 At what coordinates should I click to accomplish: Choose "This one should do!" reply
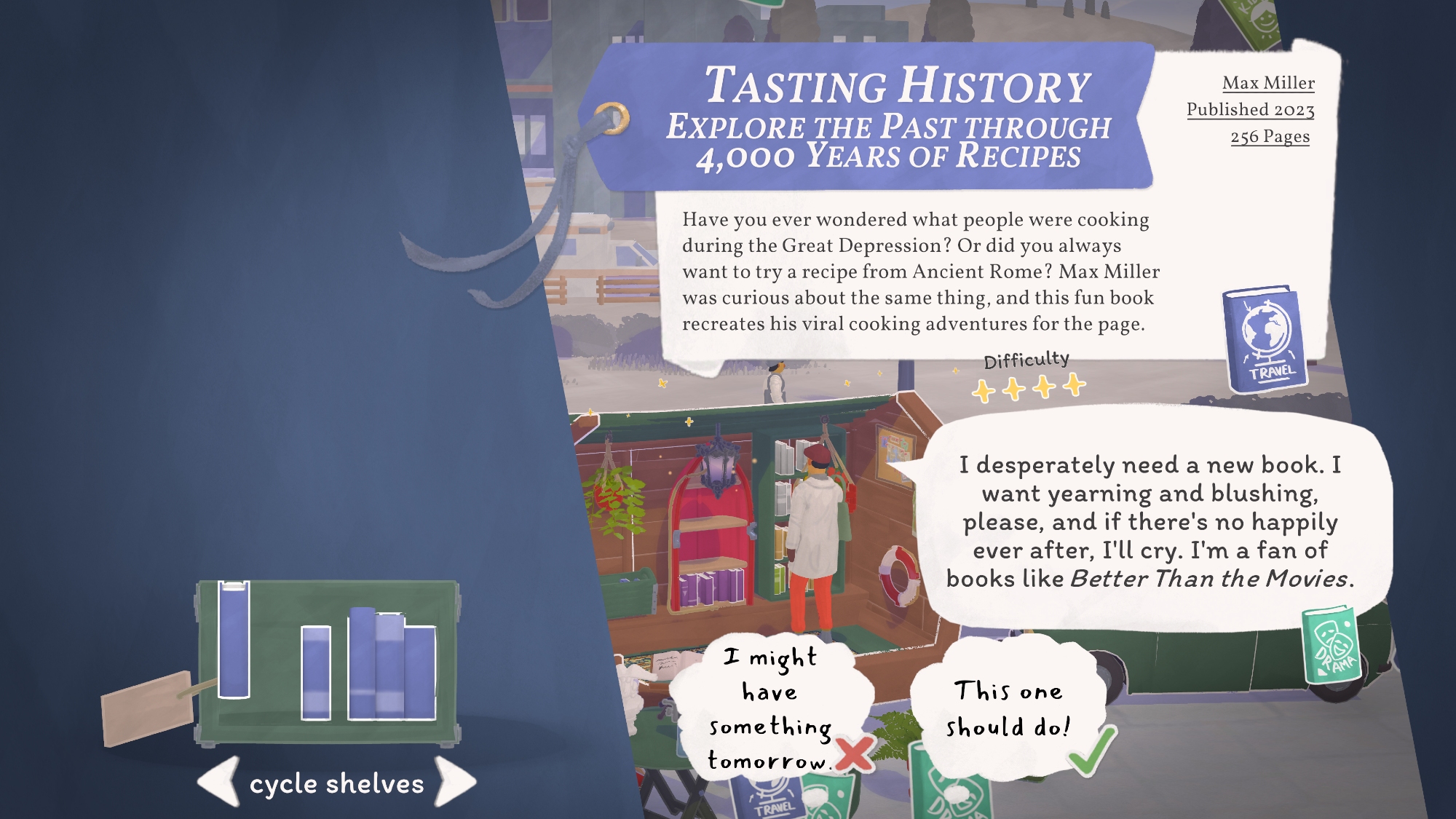[1008, 708]
